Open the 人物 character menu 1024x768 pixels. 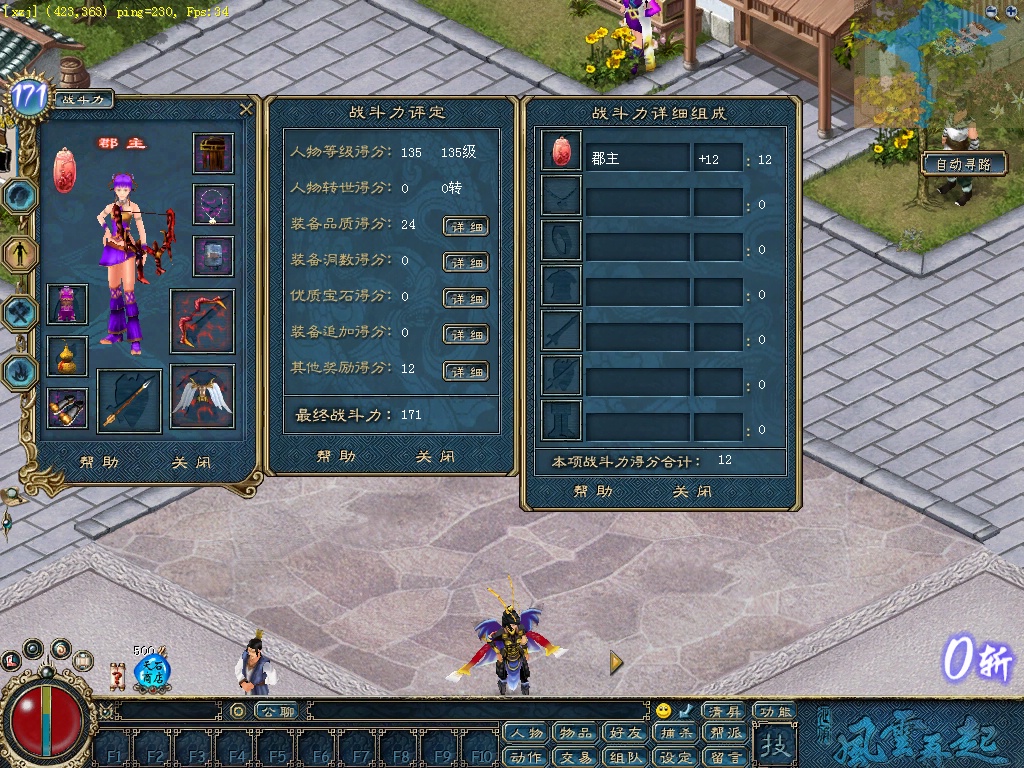526,733
